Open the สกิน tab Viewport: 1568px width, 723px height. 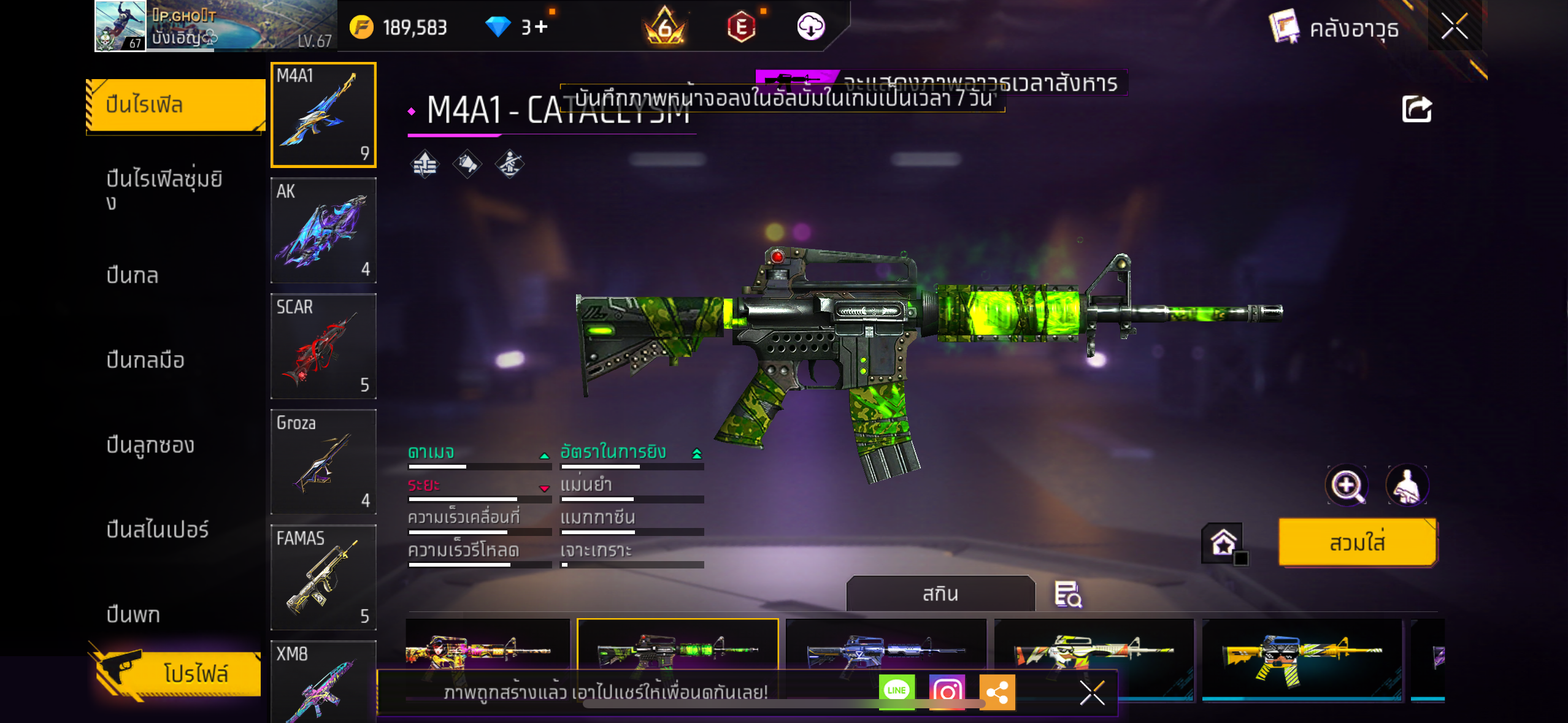click(x=940, y=594)
